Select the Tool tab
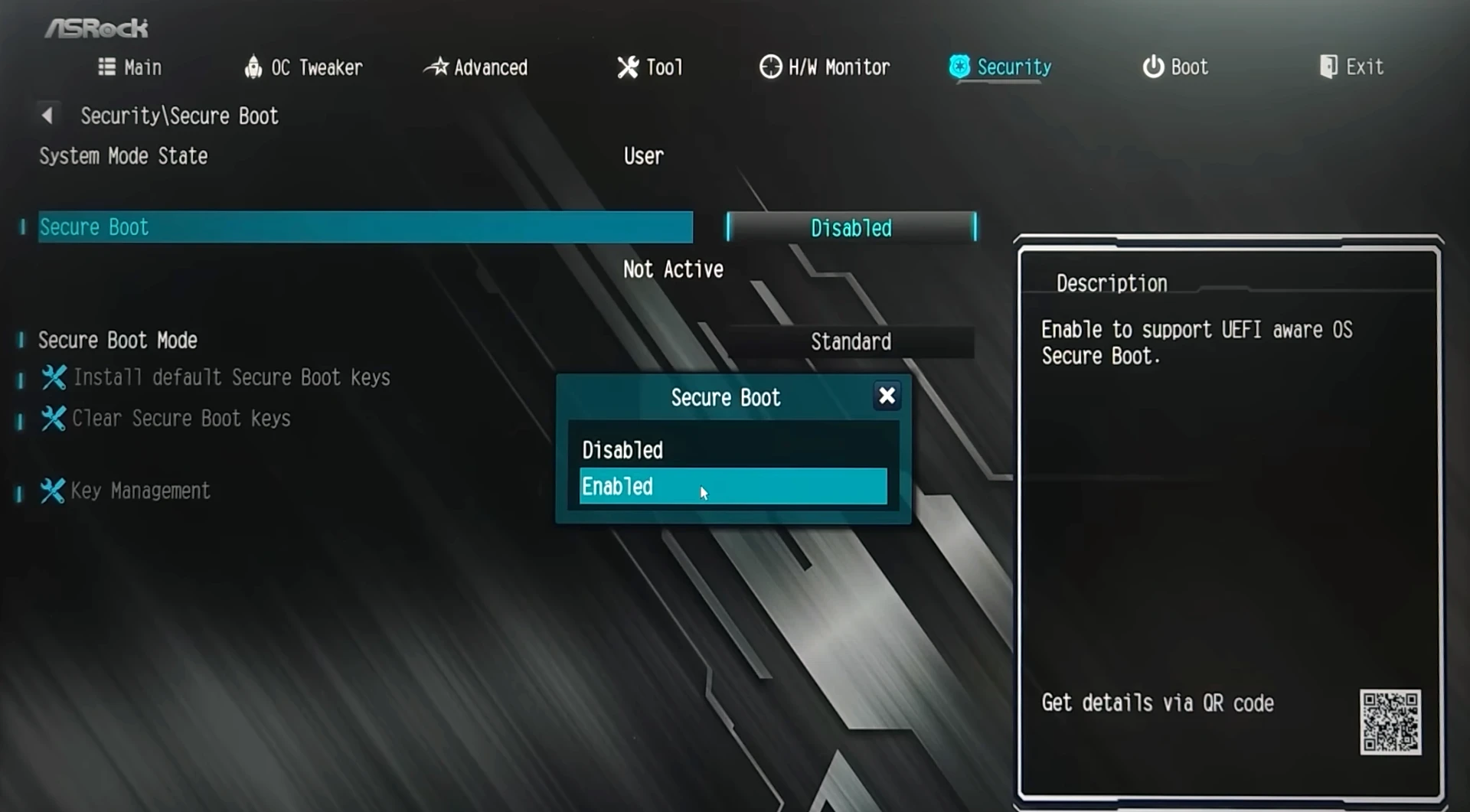This screenshot has width=1470, height=812. click(650, 67)
